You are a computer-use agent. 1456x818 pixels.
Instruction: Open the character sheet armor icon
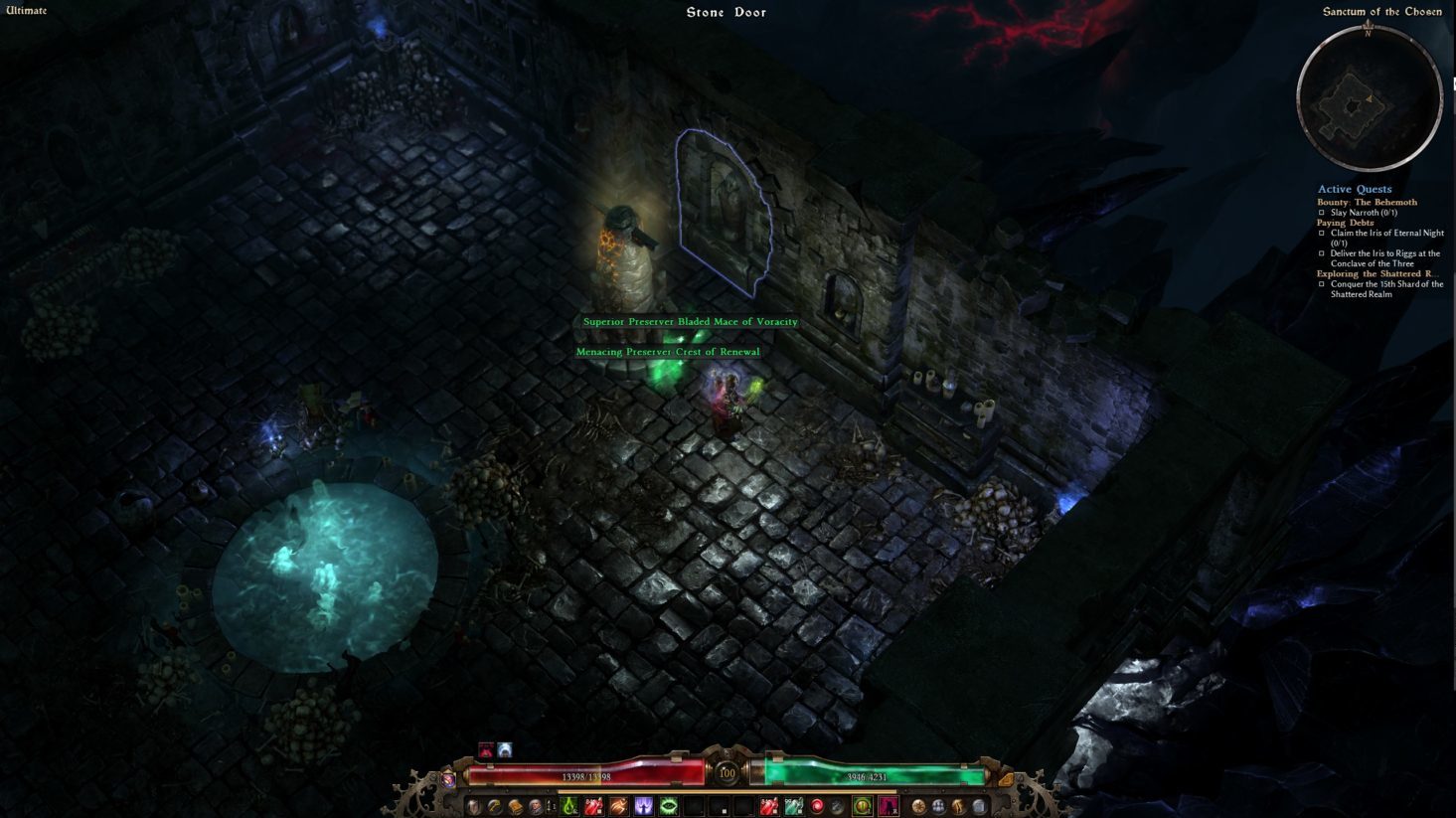pyautogui.click(x=473, y=806)
